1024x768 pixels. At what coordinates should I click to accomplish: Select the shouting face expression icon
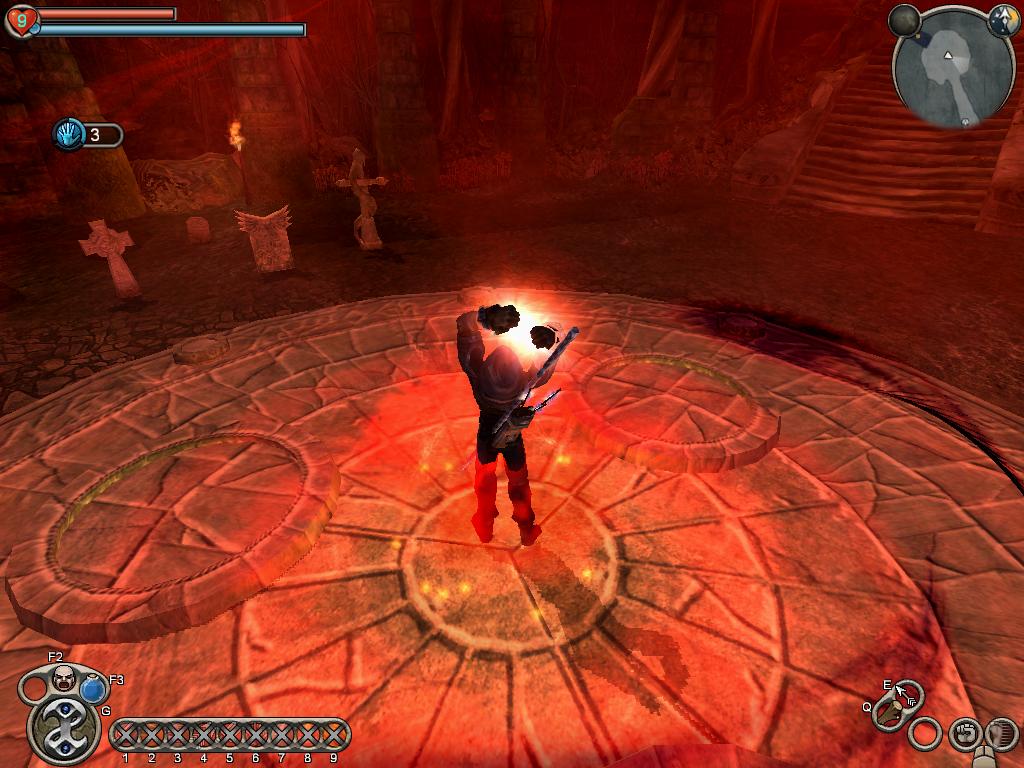click(x=65, y=679)
